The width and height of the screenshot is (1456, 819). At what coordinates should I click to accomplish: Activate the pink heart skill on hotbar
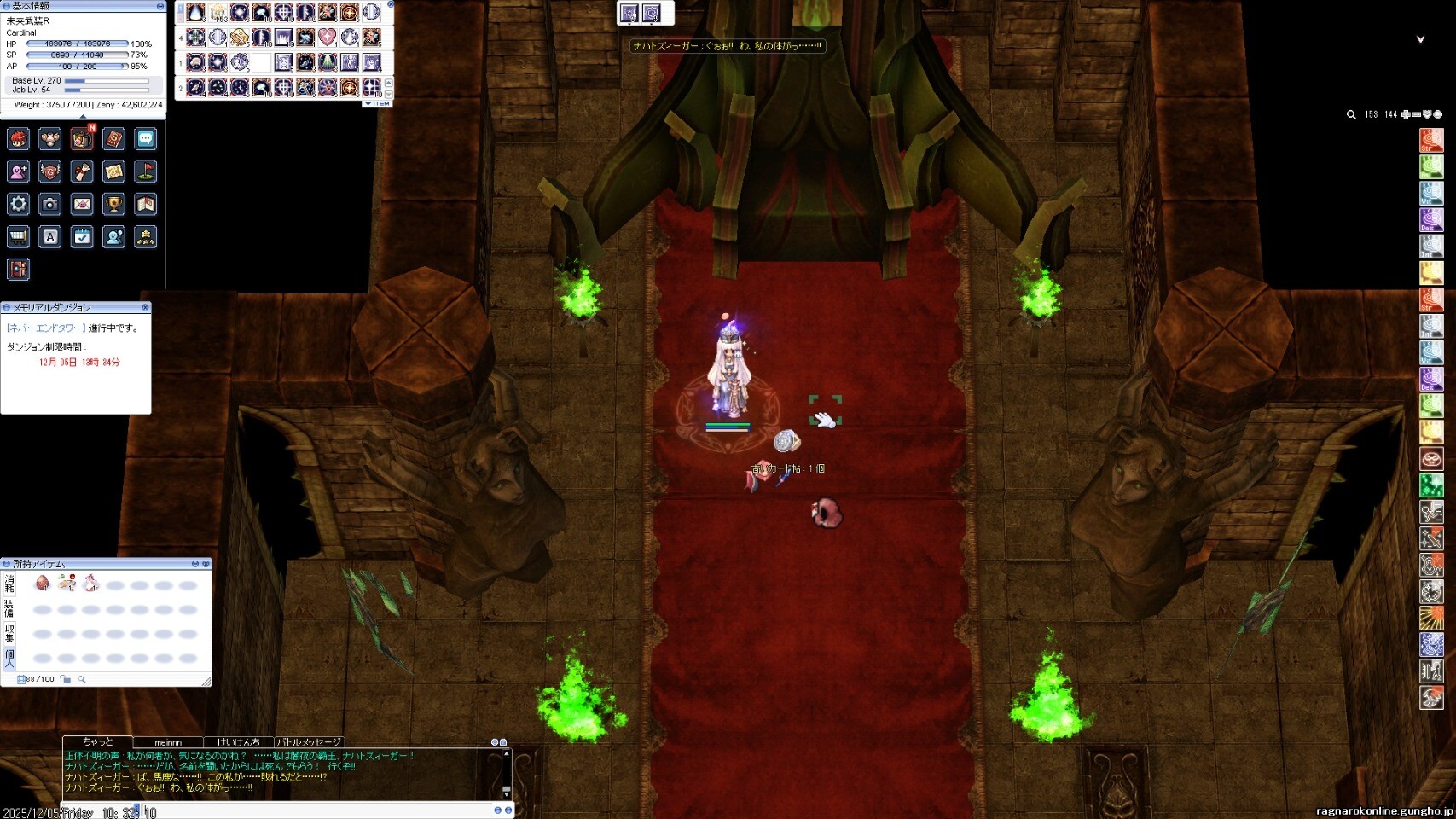tap(328, 38)
